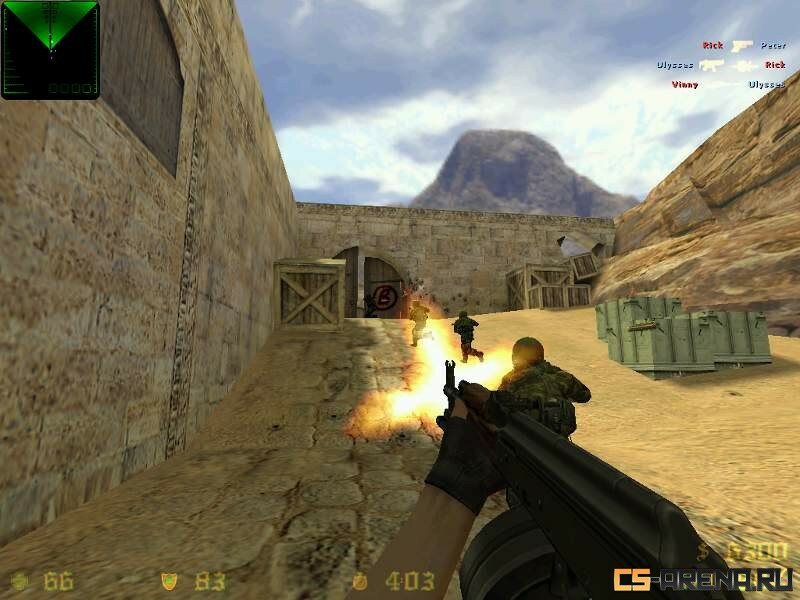The height and width of the screenshot is (600, 800).
Task: Open the cs-arena.ru watermark link
Action: (704, 579)
